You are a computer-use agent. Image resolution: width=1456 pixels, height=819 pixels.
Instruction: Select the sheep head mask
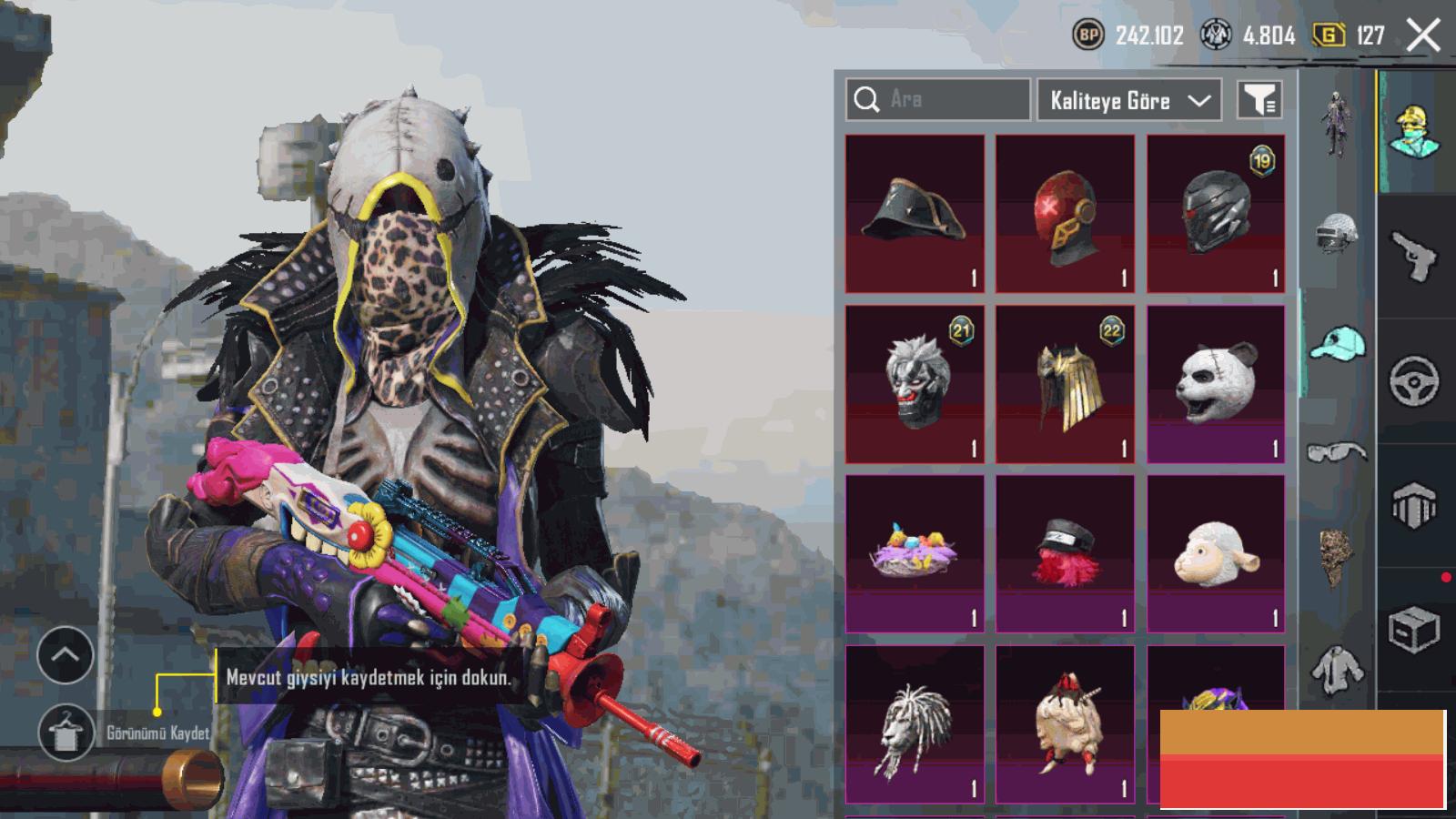1216,553
